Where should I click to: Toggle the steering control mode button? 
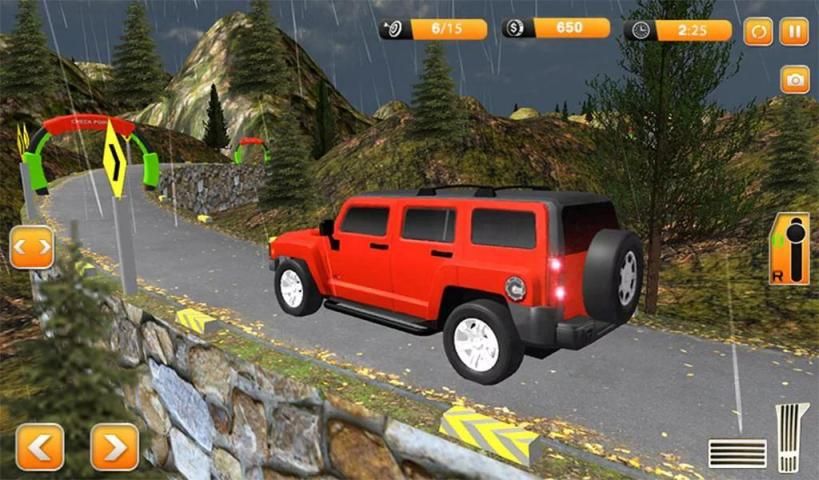32,247
